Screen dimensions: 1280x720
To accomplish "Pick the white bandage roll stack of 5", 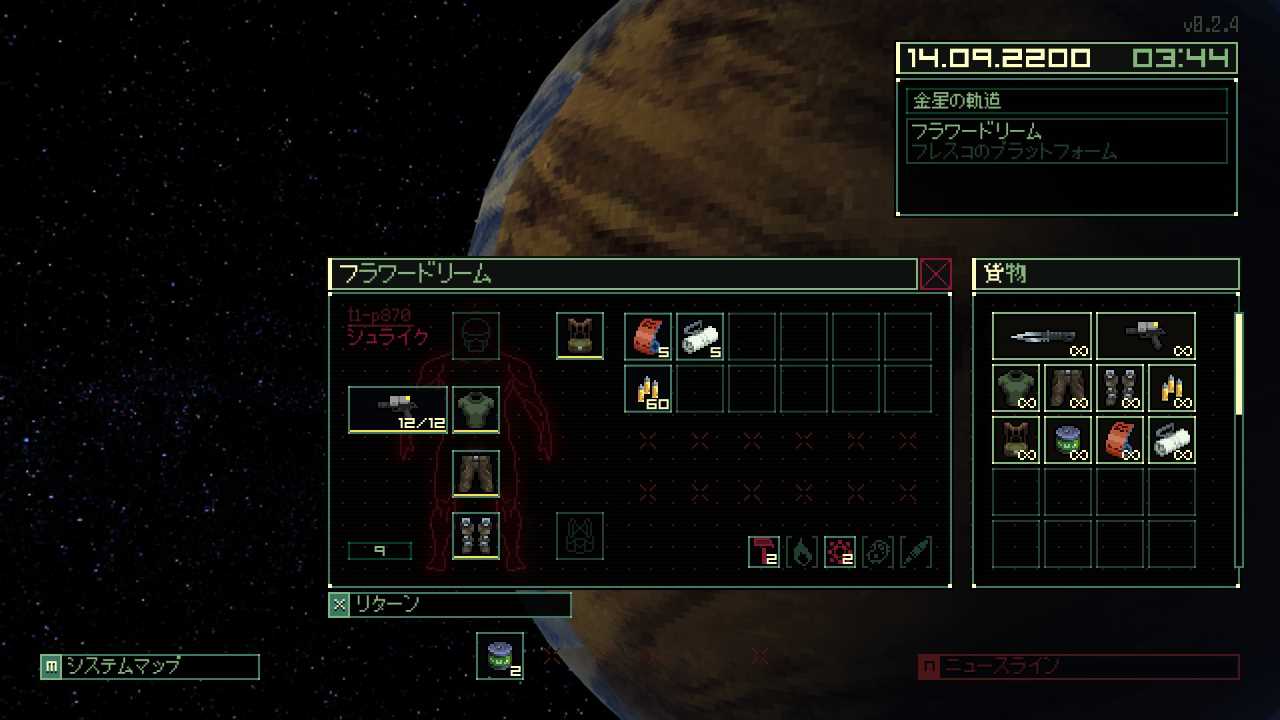I will click(x=700, y=336).
